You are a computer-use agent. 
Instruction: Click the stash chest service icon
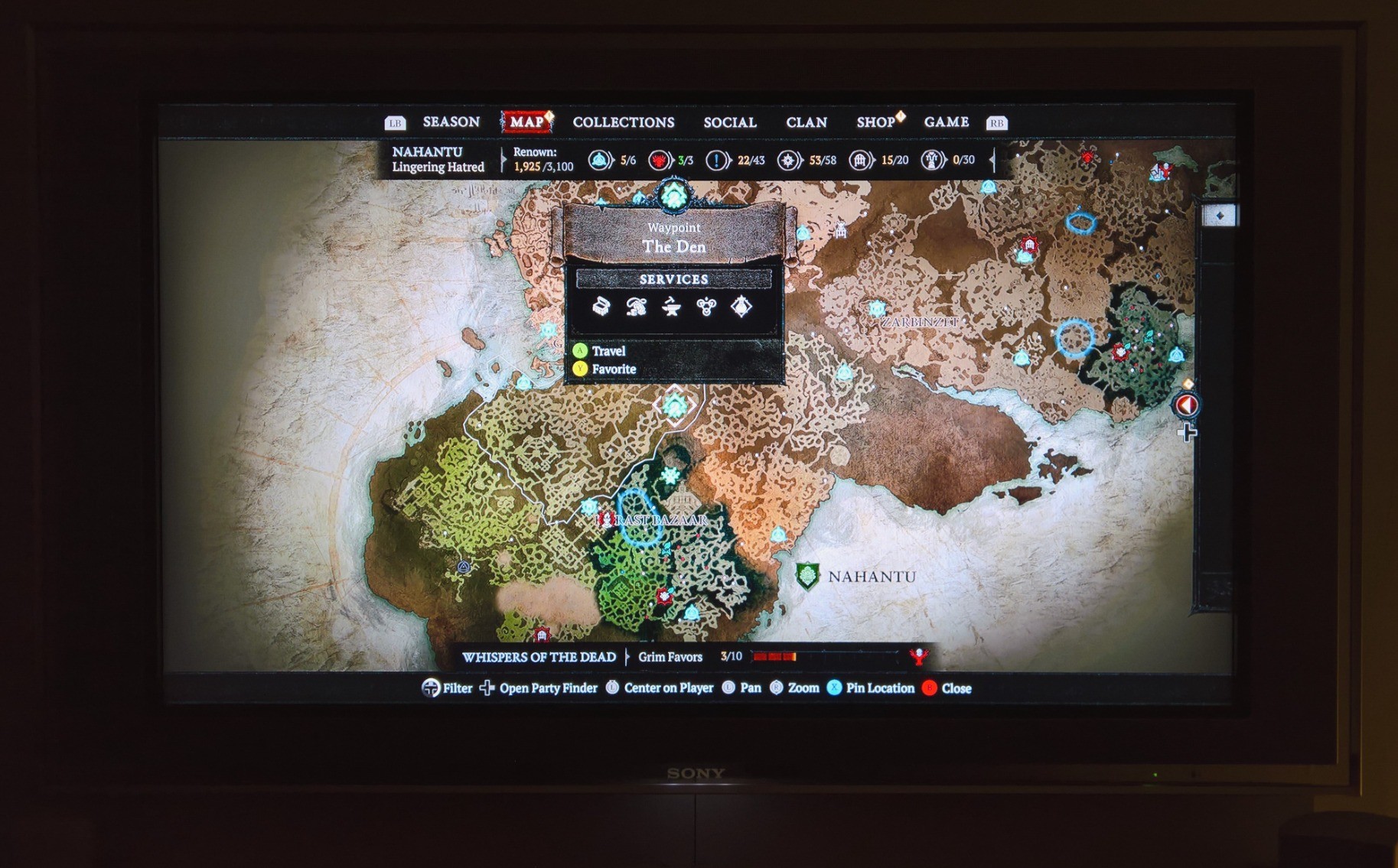(x=601, y=307)
